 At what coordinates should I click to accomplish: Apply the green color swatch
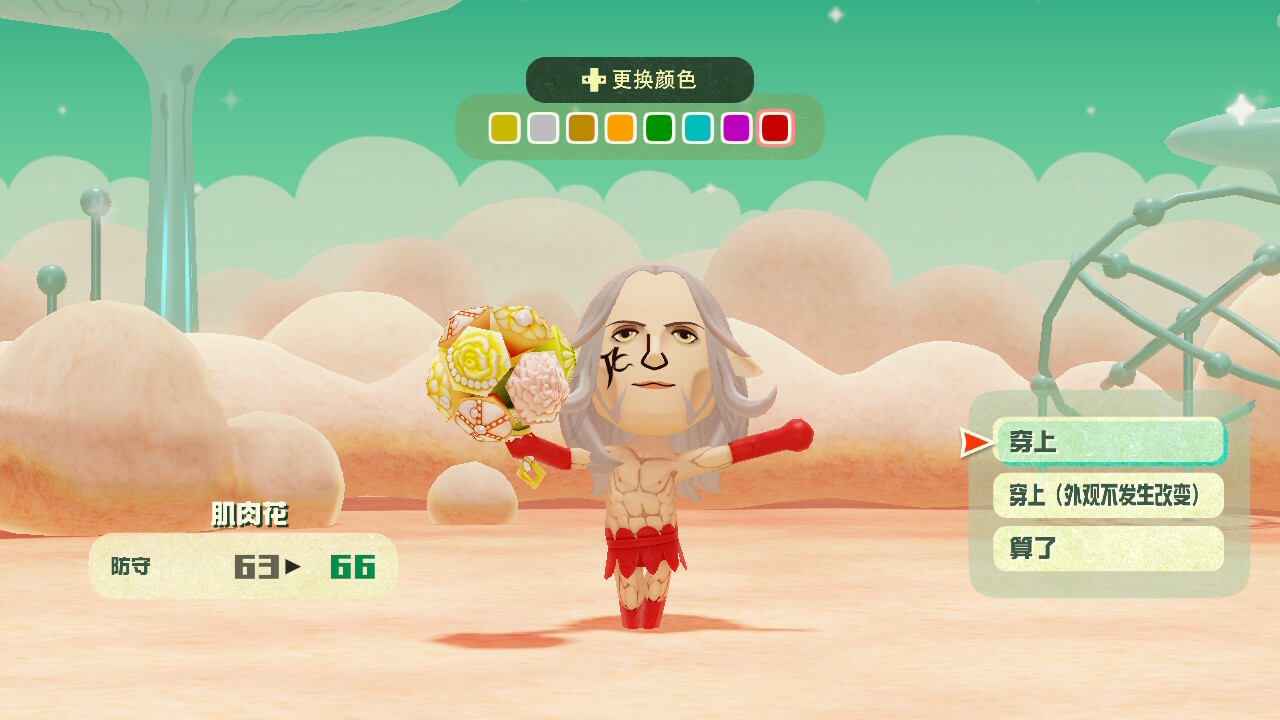click(659, 128)
